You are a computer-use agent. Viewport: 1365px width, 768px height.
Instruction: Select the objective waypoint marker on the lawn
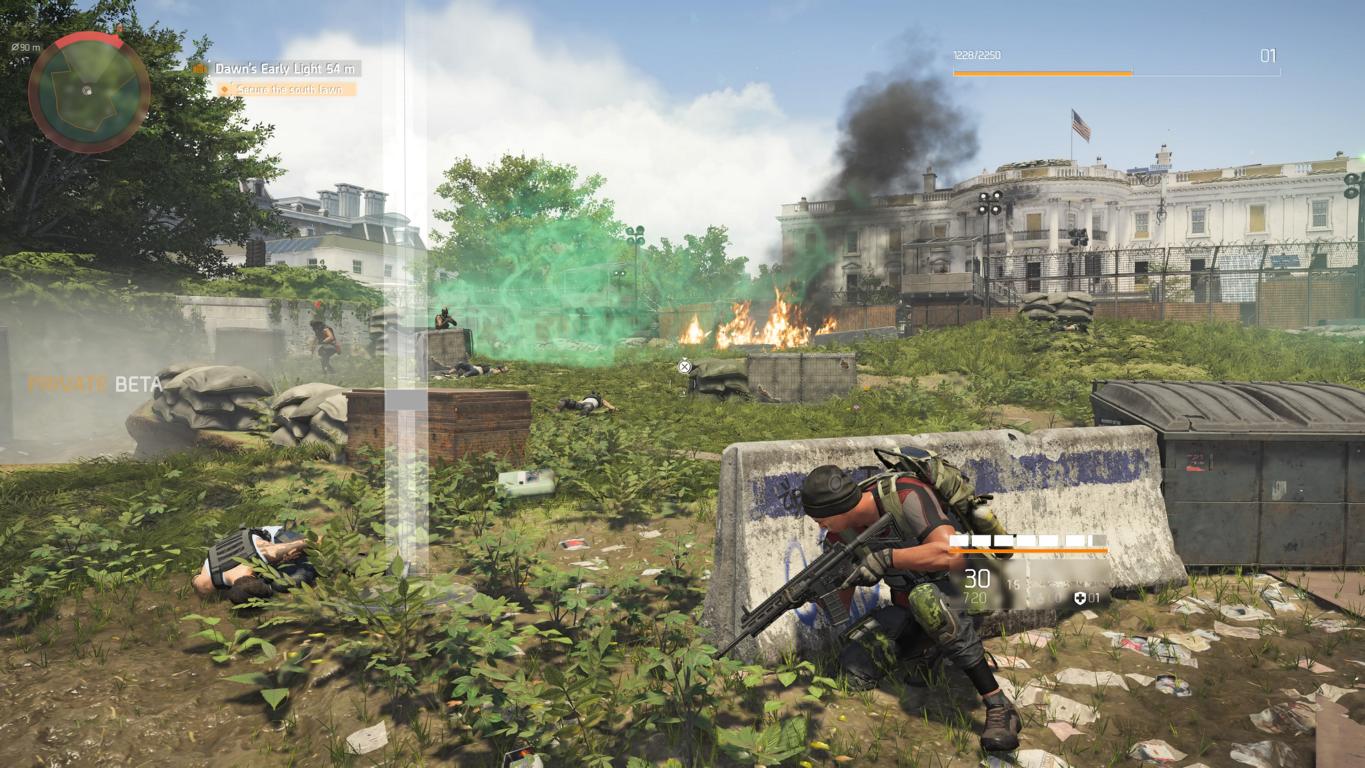click(x=685, y=367)
